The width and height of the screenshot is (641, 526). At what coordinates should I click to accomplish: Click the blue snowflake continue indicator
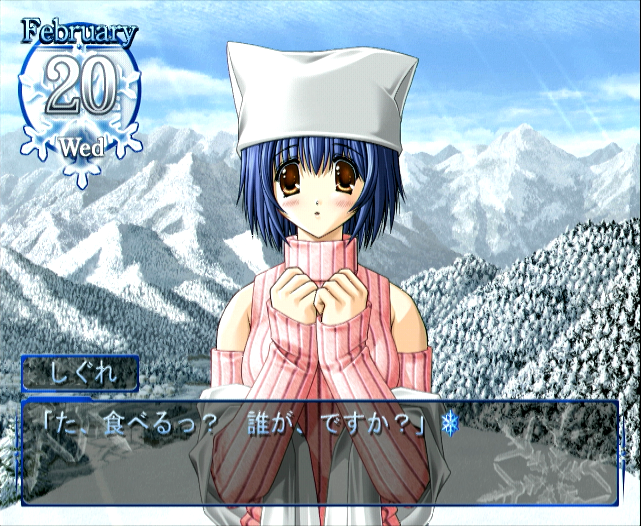pos(449,426)
